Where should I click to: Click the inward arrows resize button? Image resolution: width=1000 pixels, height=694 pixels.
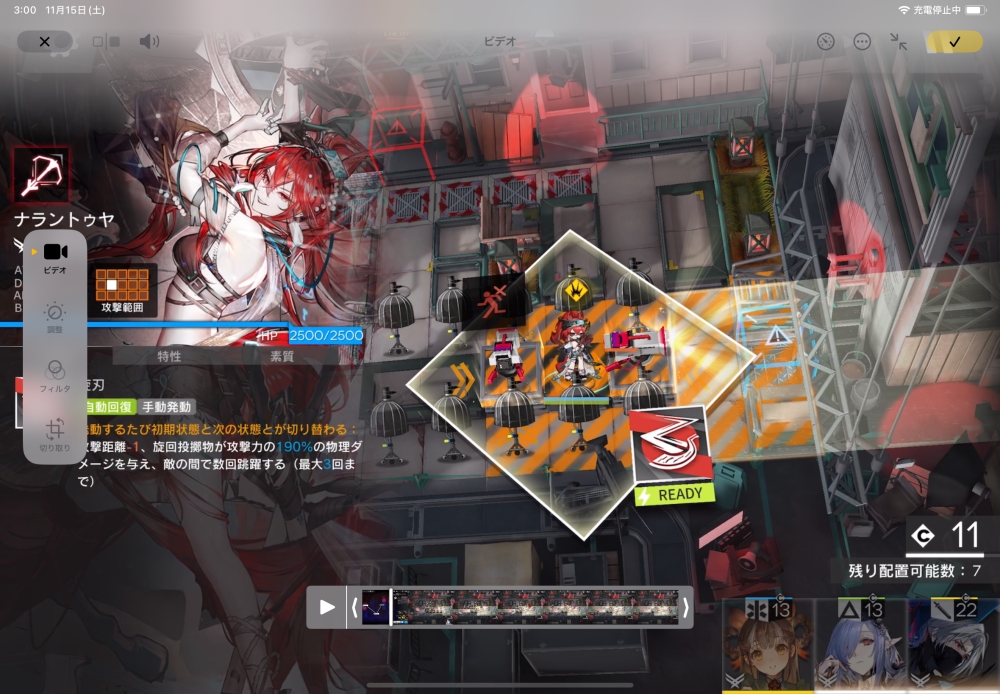(899, 41)
